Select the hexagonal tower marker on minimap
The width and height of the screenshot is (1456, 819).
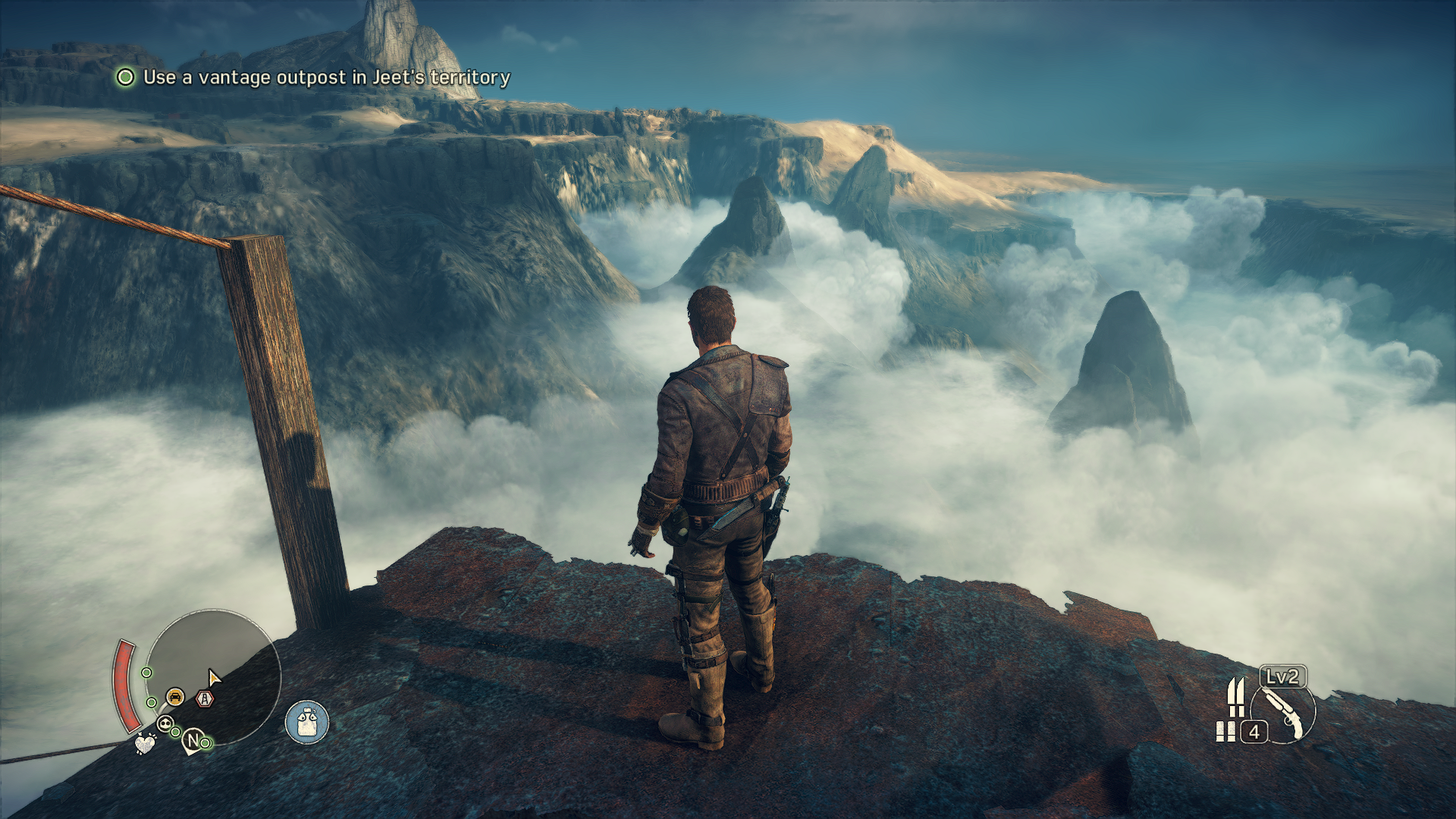pos(205,699)
